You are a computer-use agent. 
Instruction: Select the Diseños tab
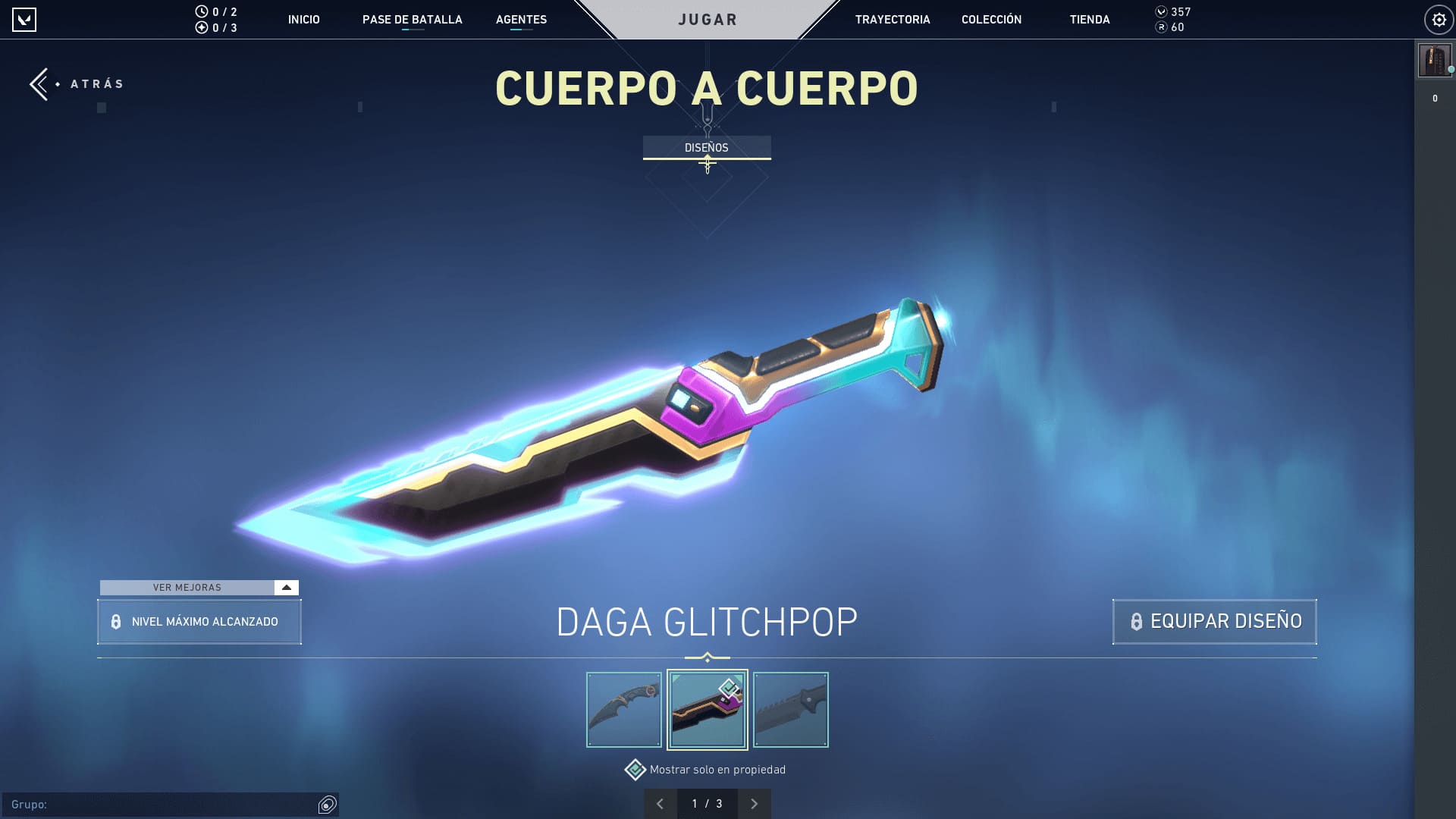(x=706, y=147)
